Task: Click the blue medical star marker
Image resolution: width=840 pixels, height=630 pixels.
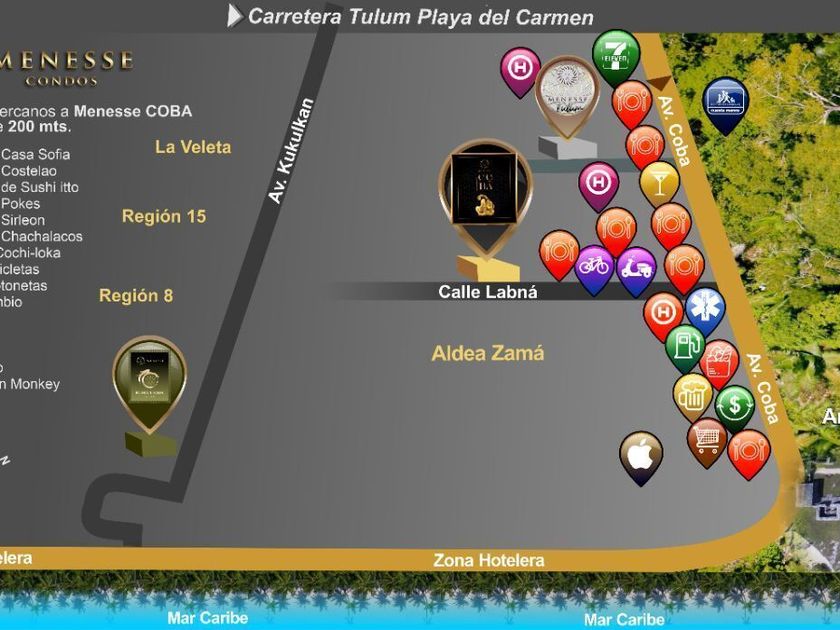Action: click(704, 306)
